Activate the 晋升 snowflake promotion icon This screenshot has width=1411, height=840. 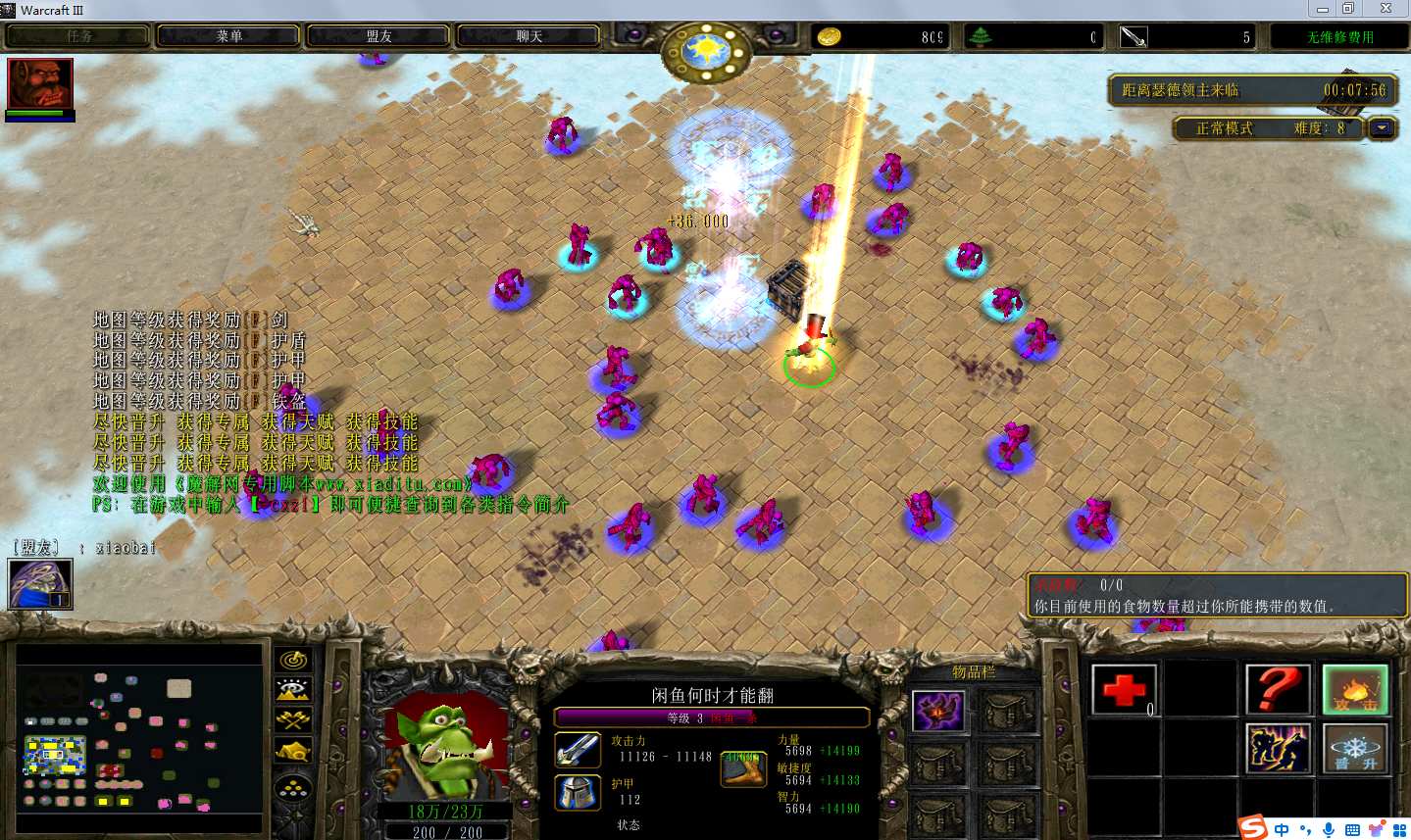[x=1355, y=750]
